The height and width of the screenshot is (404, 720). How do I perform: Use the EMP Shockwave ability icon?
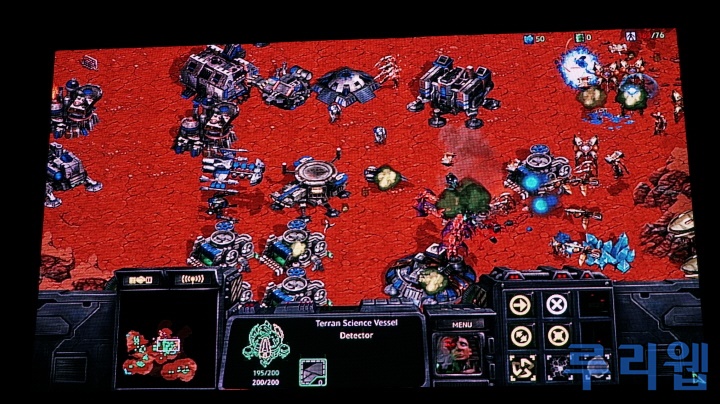click(x=556, y=366)
